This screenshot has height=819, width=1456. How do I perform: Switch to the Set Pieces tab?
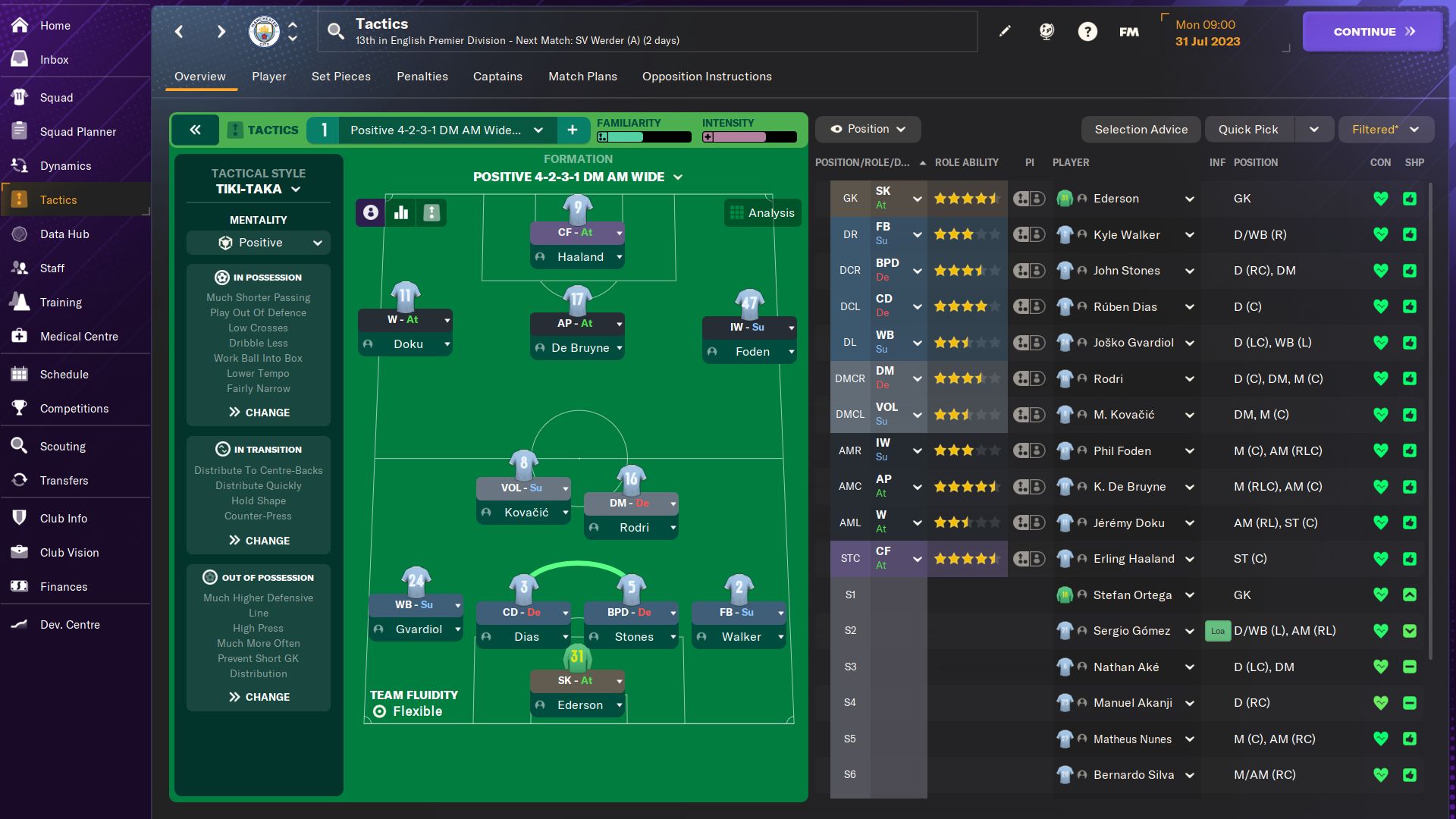pos(340,77)
